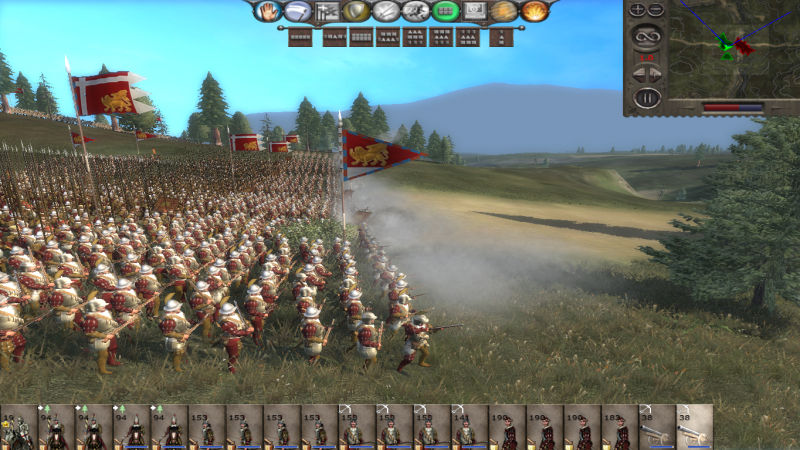
Task: Toggle the green group formation button
Action: 446,12
